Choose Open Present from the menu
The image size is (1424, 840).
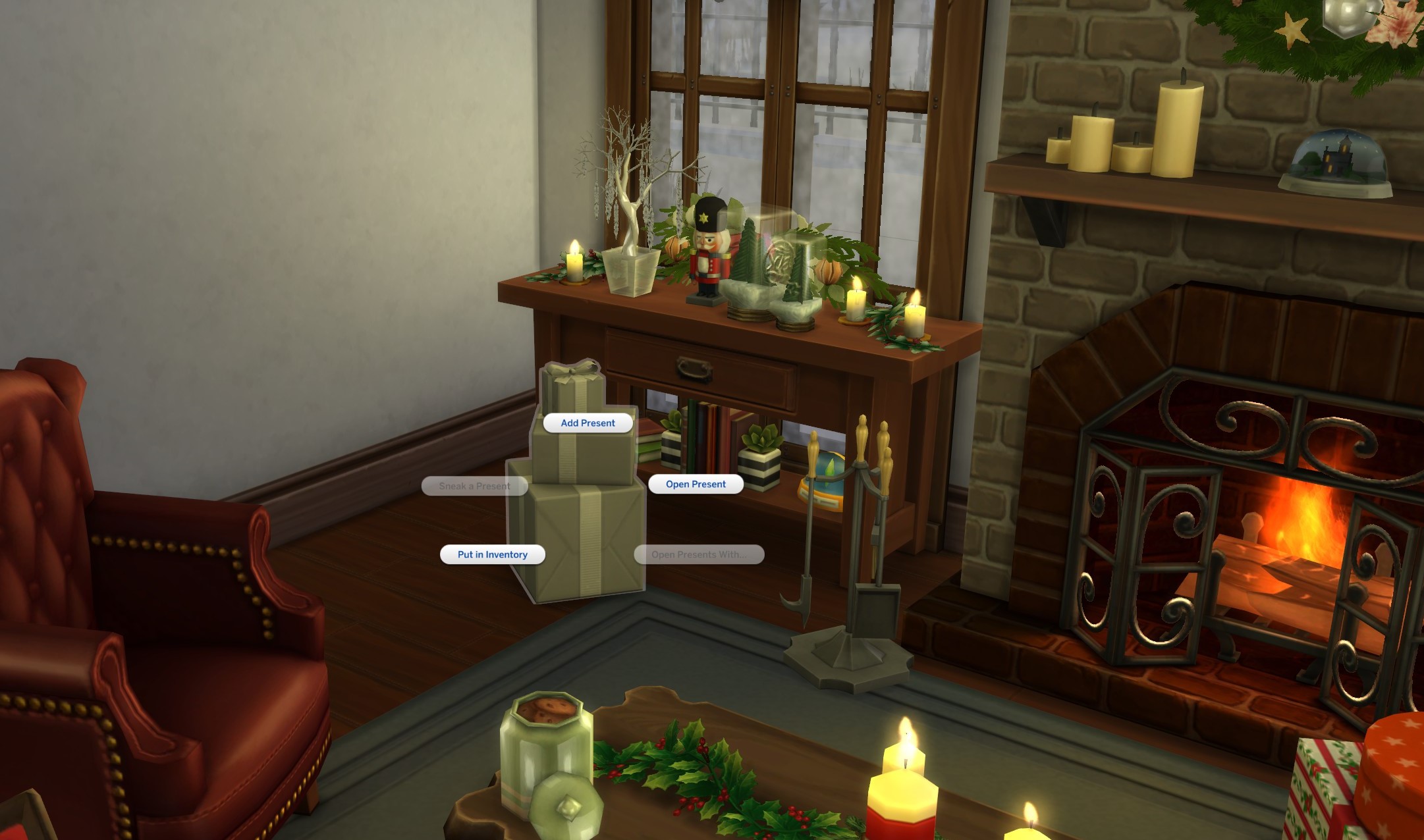tap(695, 484)
